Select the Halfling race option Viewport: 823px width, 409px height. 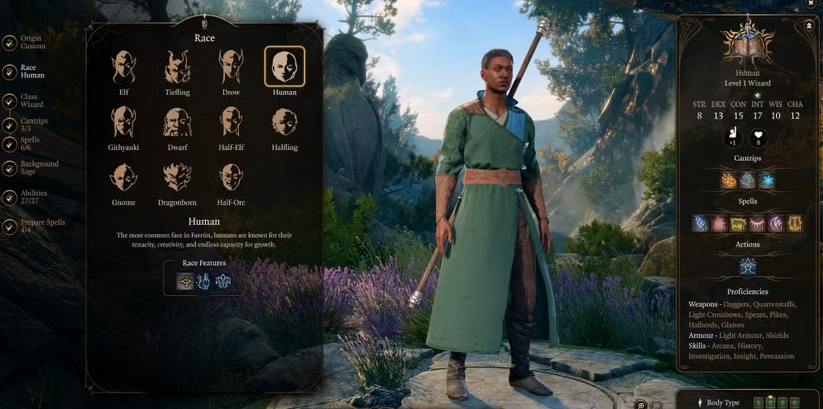(x=284, y=123)
